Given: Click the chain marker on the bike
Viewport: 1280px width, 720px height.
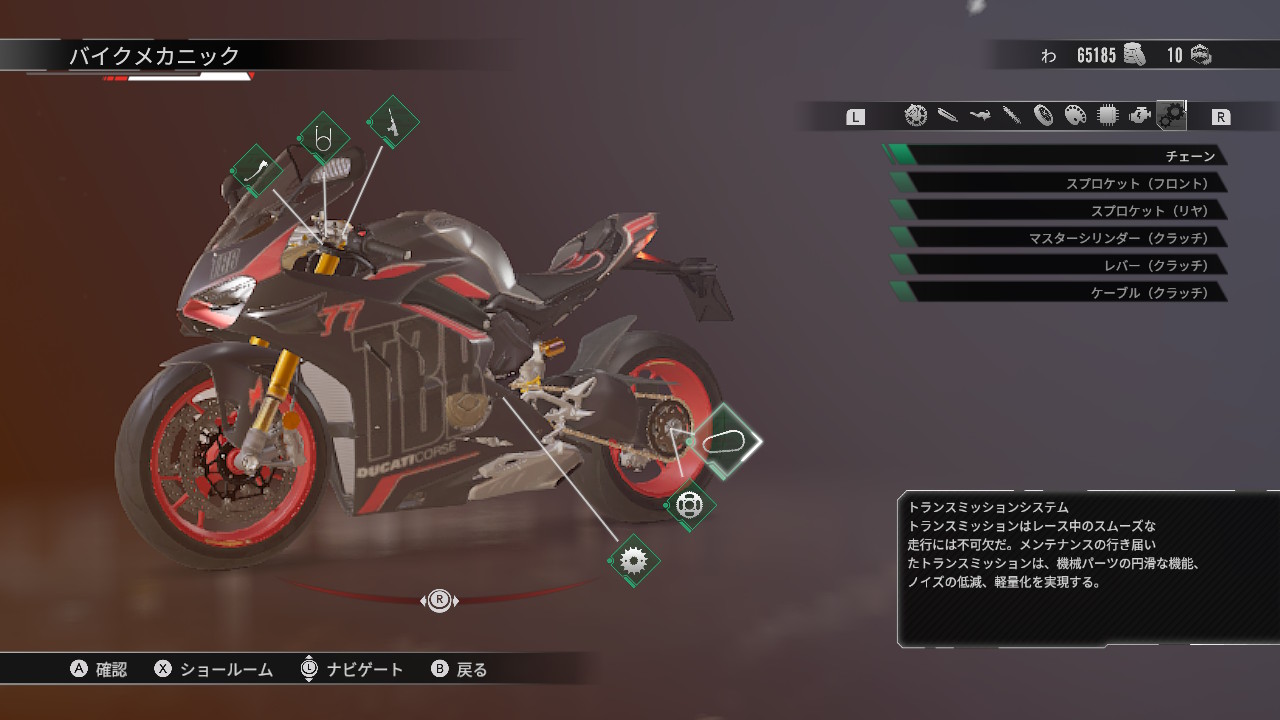Looking at the screenshot, I should pos(725,441).
